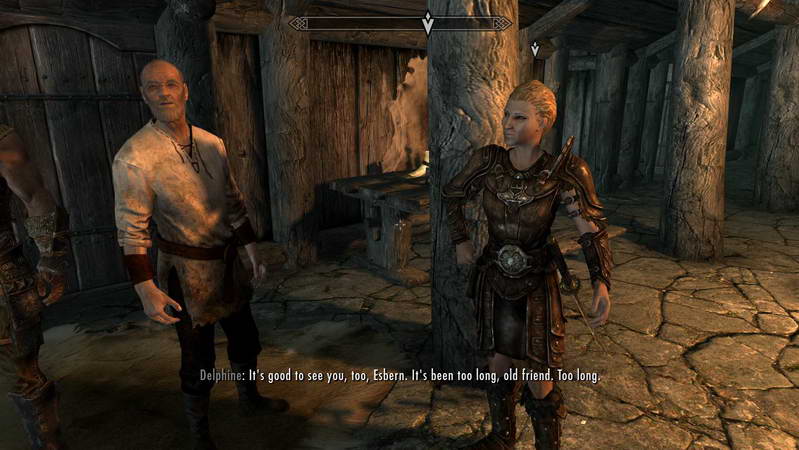Click the quest marker on the compass bar
The image size is (799, 450).
pos(428,24)
